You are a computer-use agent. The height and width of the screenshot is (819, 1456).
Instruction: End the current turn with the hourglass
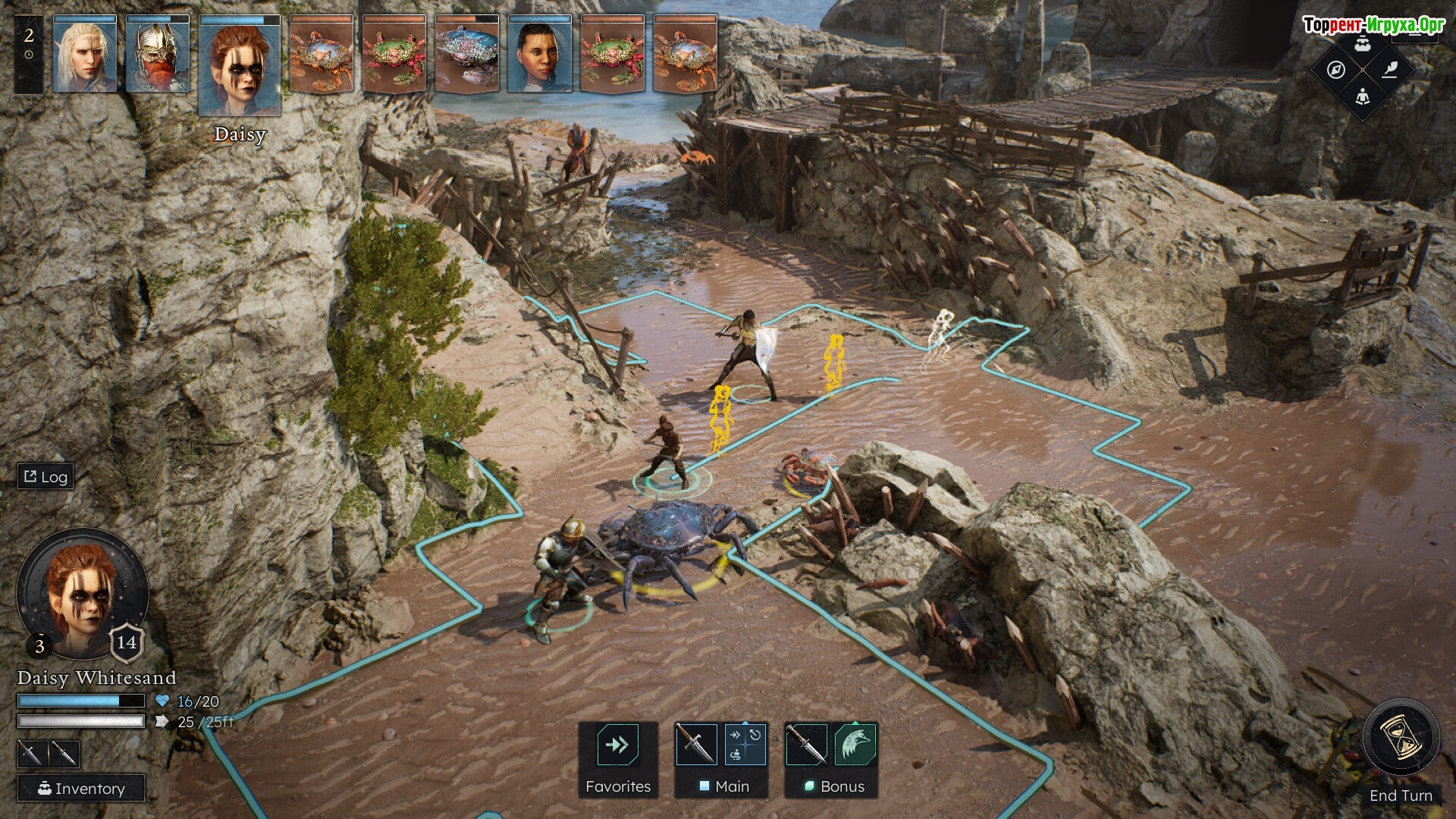[x=1401, y=738]
